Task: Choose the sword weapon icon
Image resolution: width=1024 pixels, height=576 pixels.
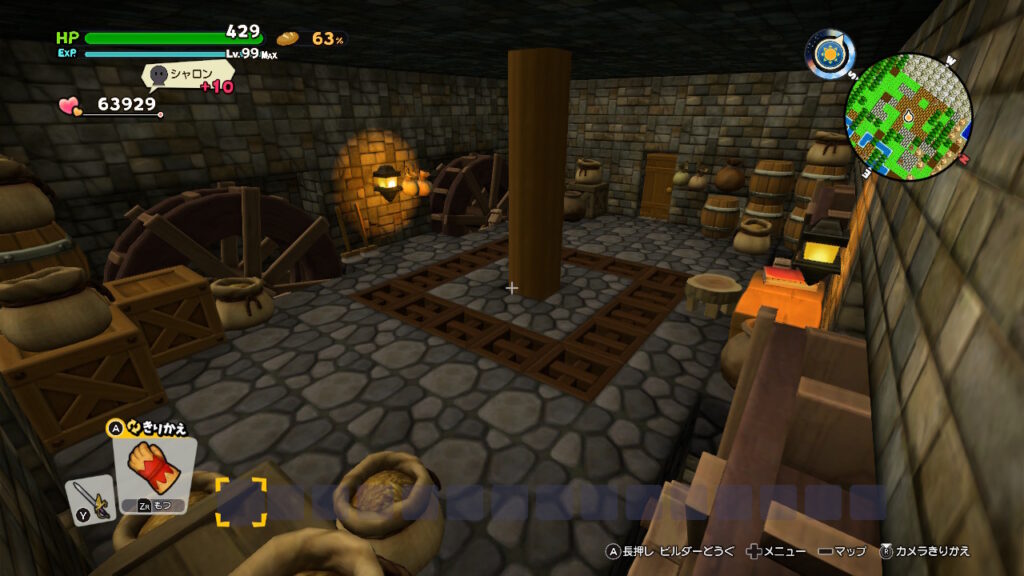Action: click(89, 500)
